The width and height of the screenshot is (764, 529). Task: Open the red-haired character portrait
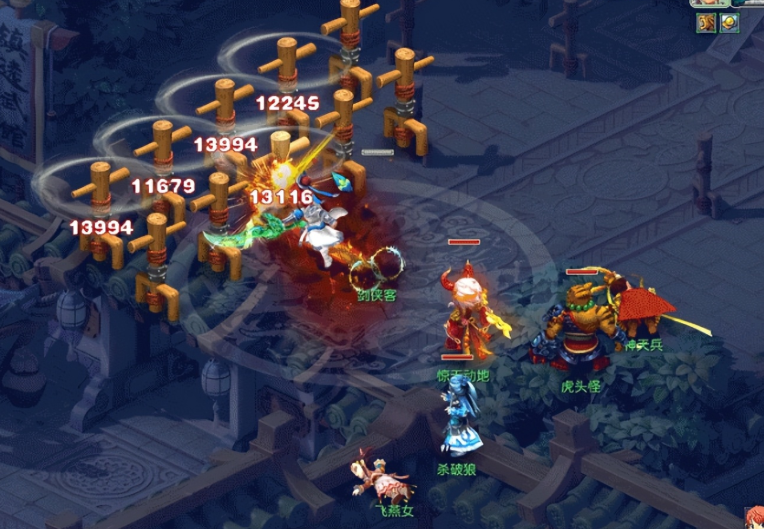click(x=752, y=517)
